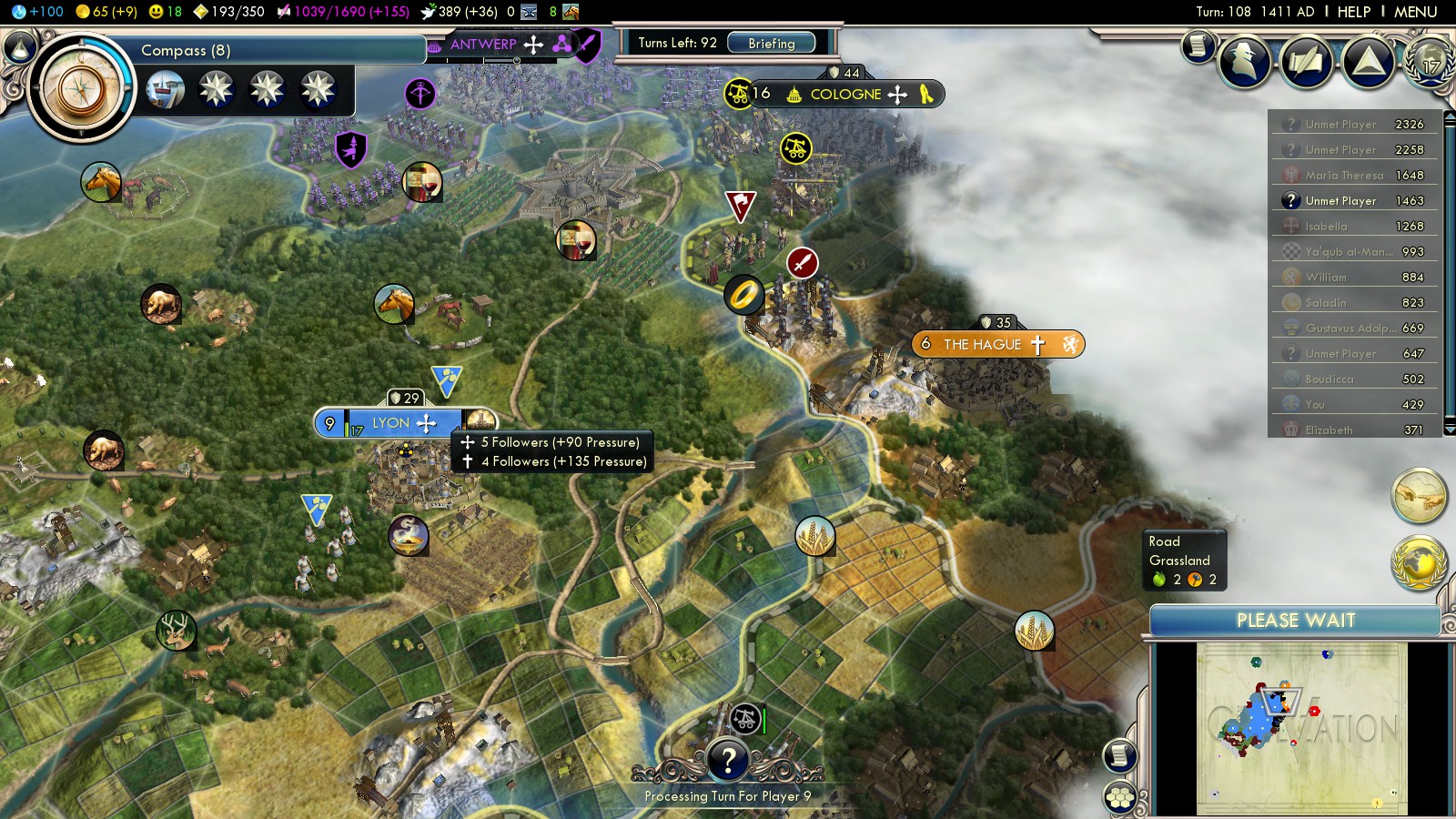Screen dimensions: 1456x819
Task: Toggle the hex grid map options
Action: (1120, 798)
